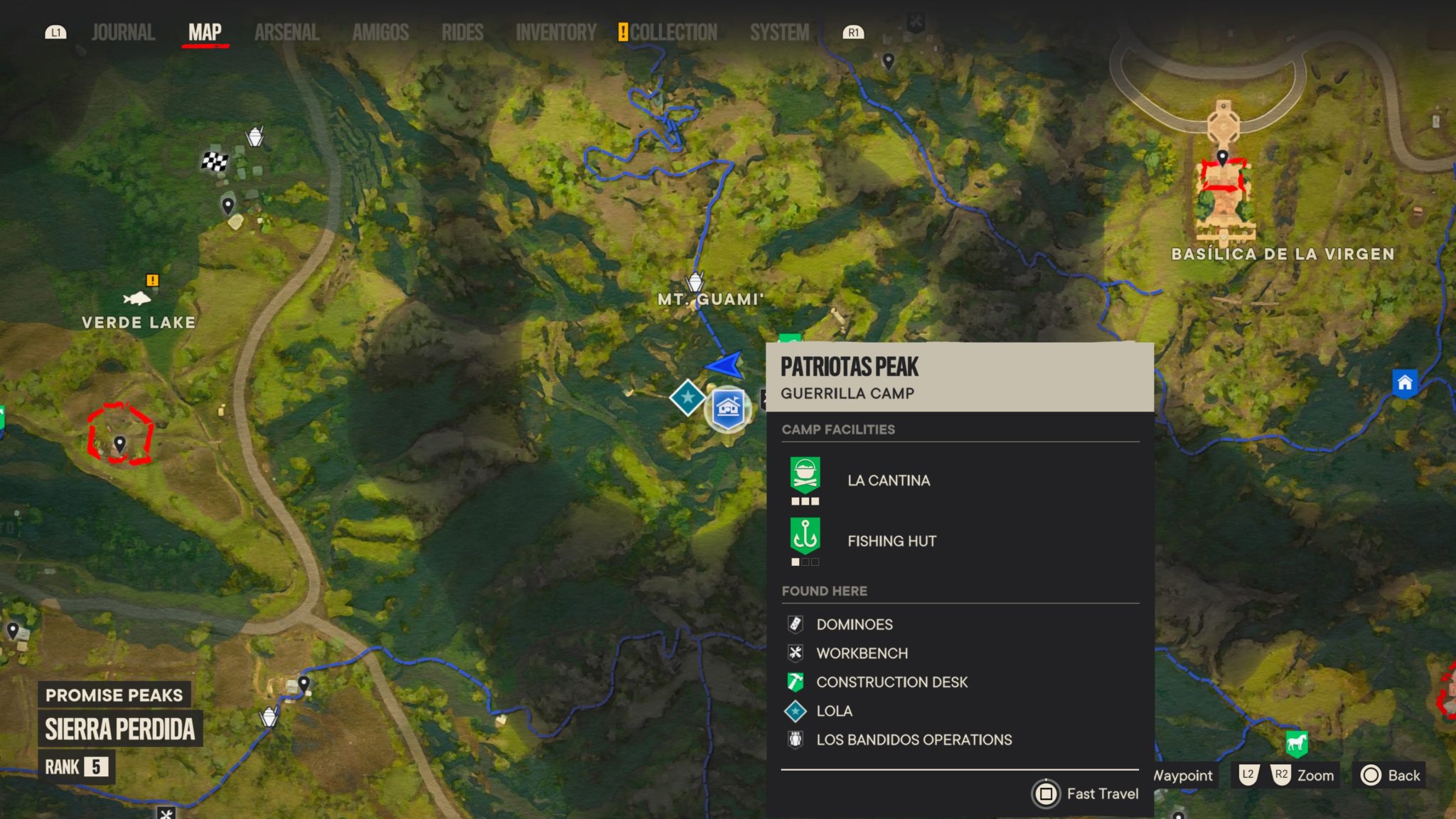This screenshot has width=1456, height=819.
Task: Select the Map tab
Action: click(x=205, y=33)
